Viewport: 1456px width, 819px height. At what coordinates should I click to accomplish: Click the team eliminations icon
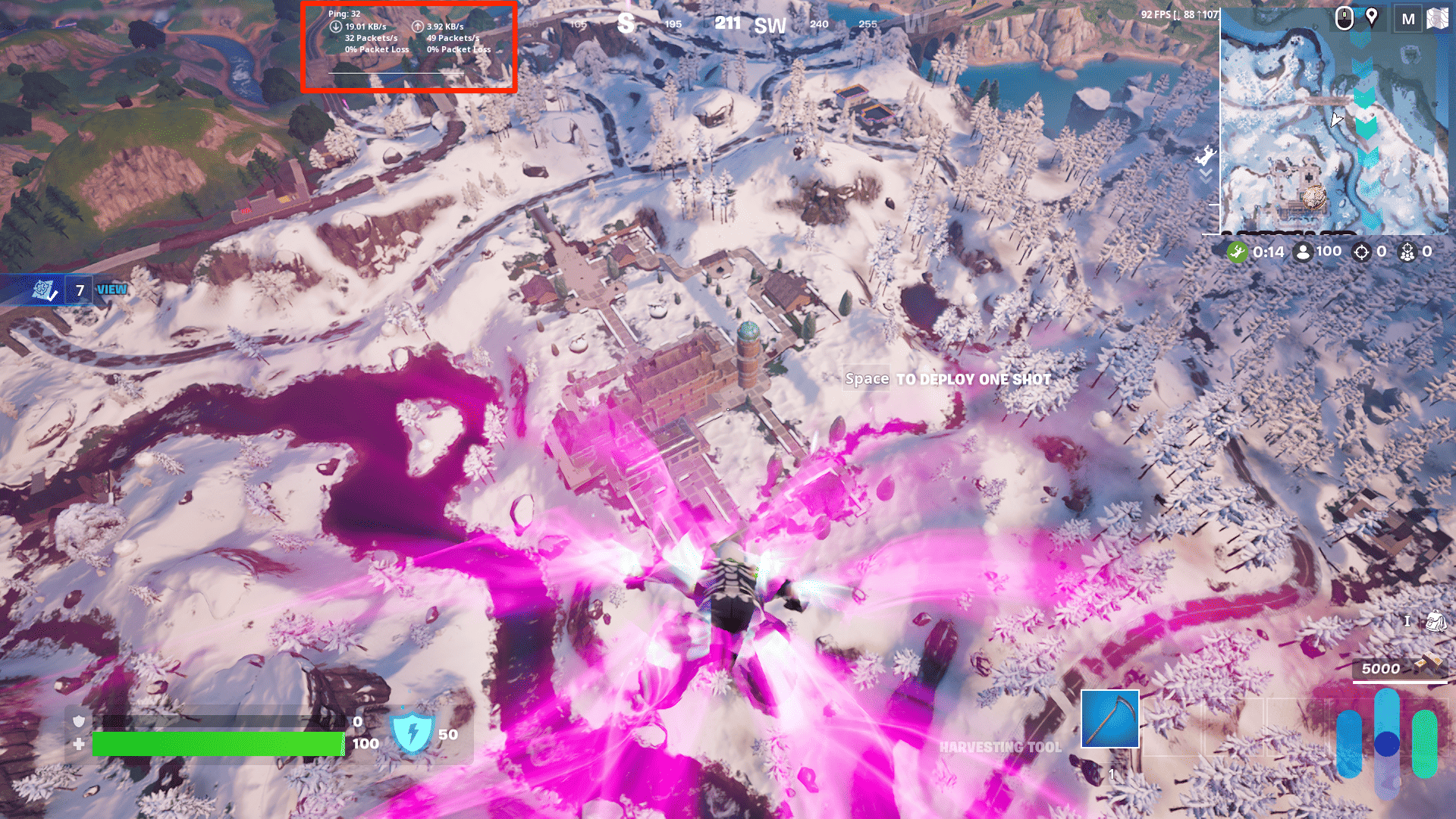[x=1408, y=252]
